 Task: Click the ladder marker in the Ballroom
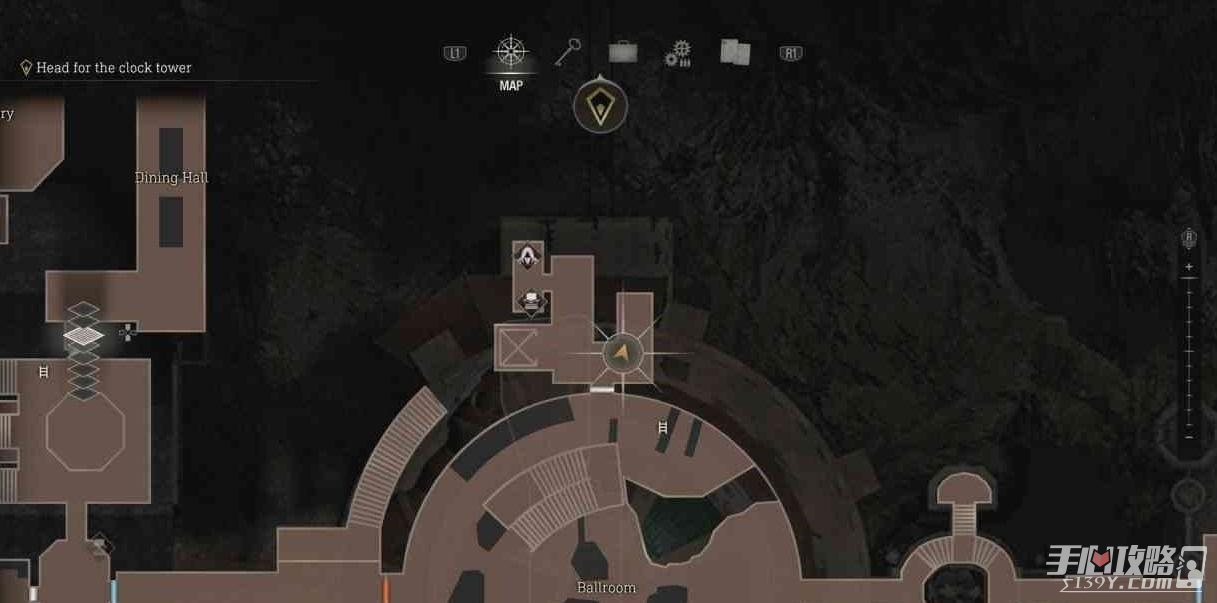click(x=662, y=428)
